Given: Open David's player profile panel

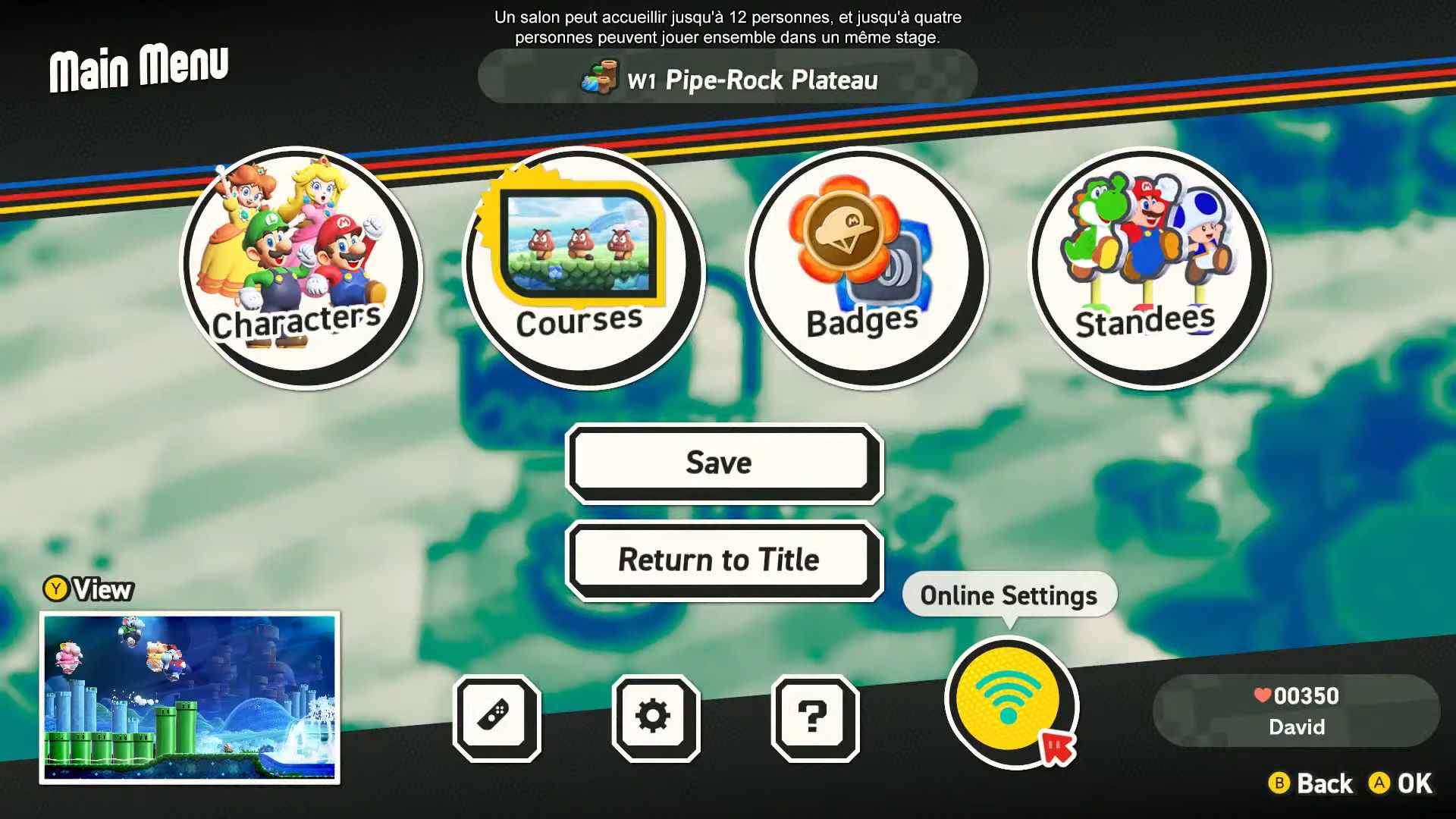Looking at the screenshot, I should pyautogui.click(x=1296, y=711).
